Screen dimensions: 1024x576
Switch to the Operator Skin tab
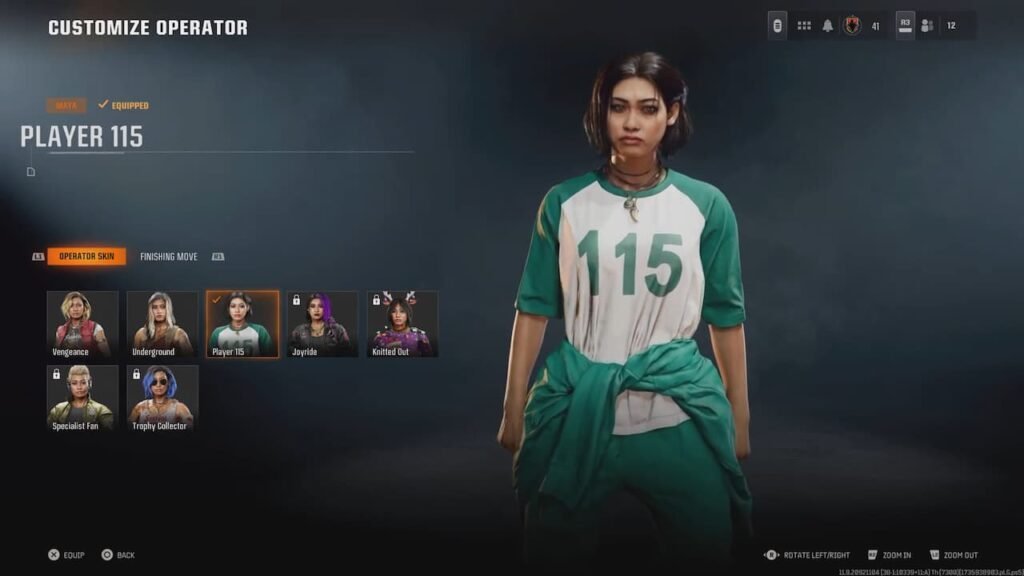(x=86, y=257)
